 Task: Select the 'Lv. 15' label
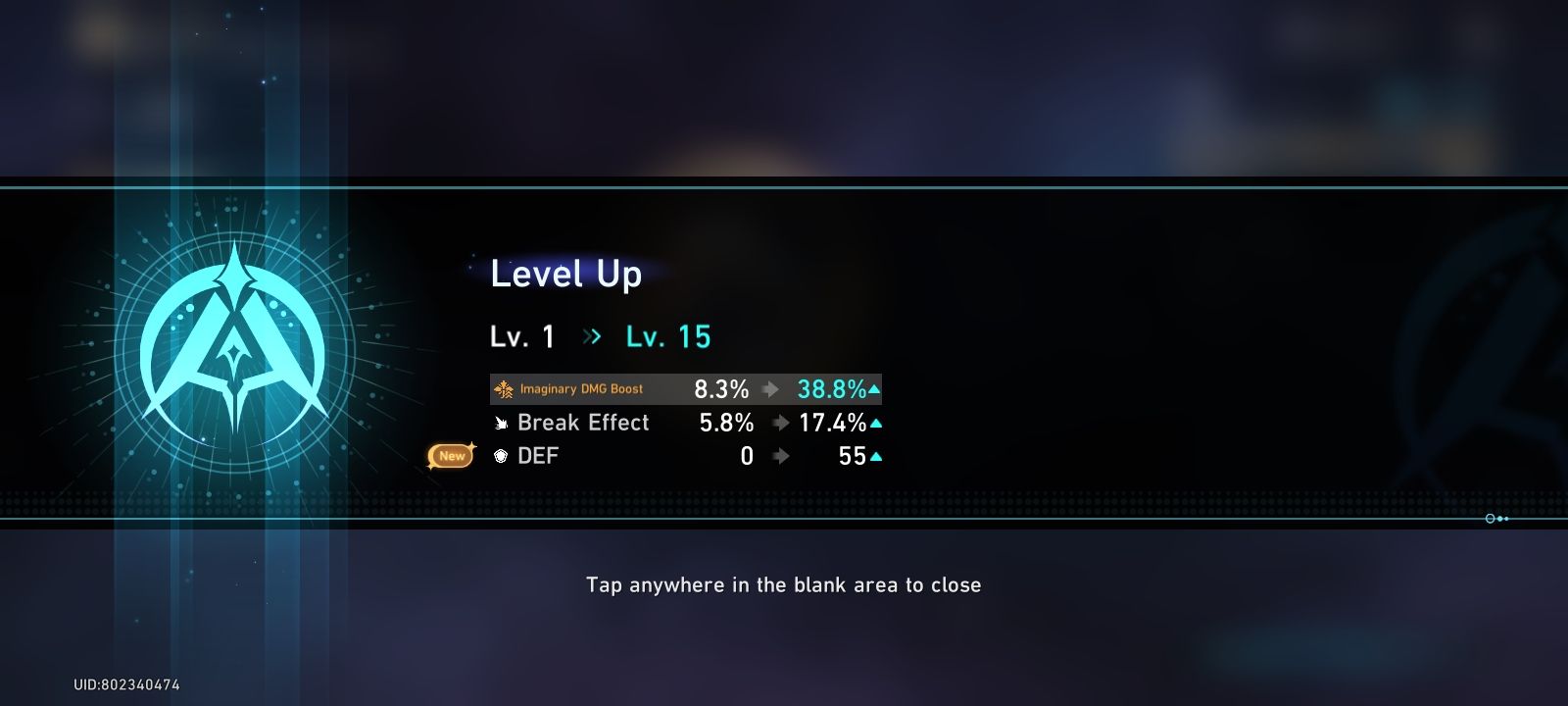pyautogui.click(x=667, y=336)
